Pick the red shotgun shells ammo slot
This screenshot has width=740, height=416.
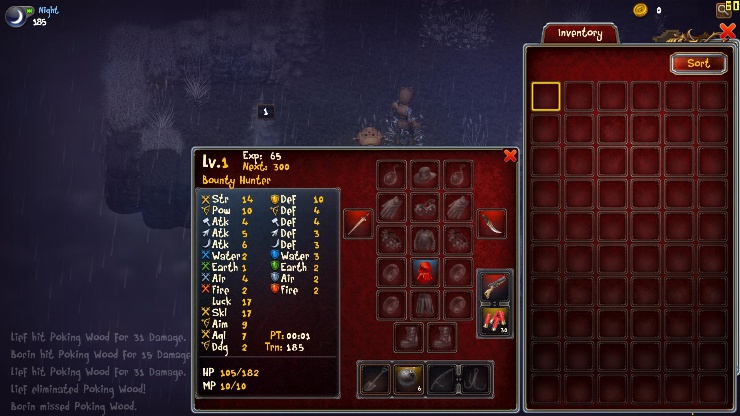(x=496, y=321)
